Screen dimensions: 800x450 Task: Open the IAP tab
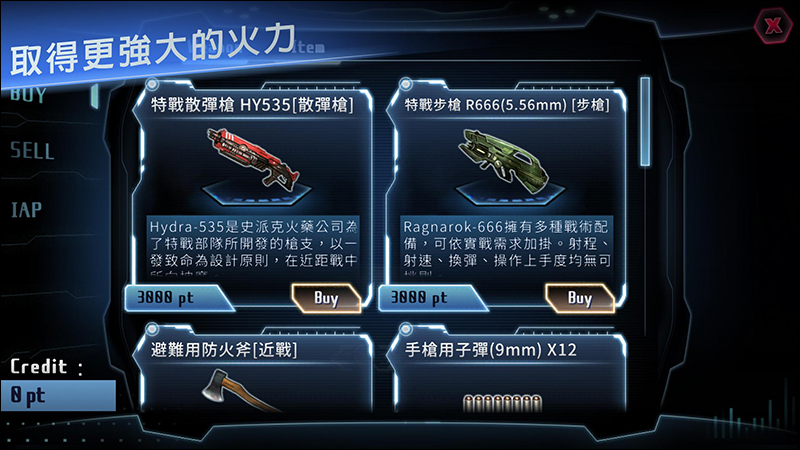26,210
